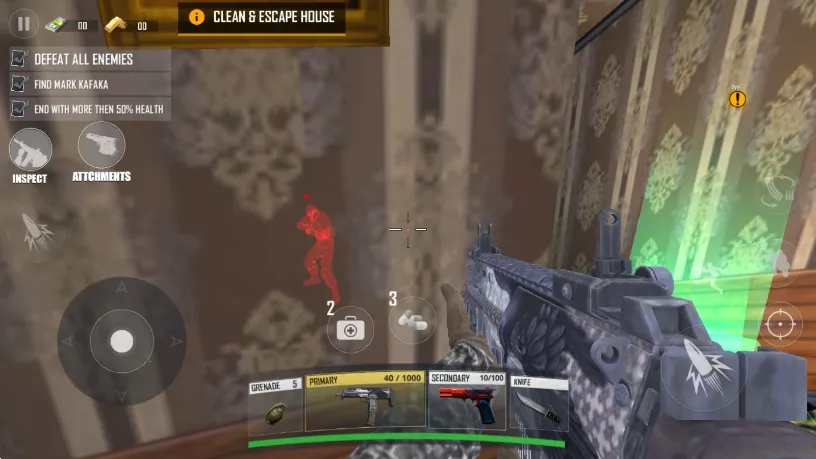The height and width of the screenshot is (459, 816).
Task: Equip the Primary weapon slot
Action: pos(364,403)
